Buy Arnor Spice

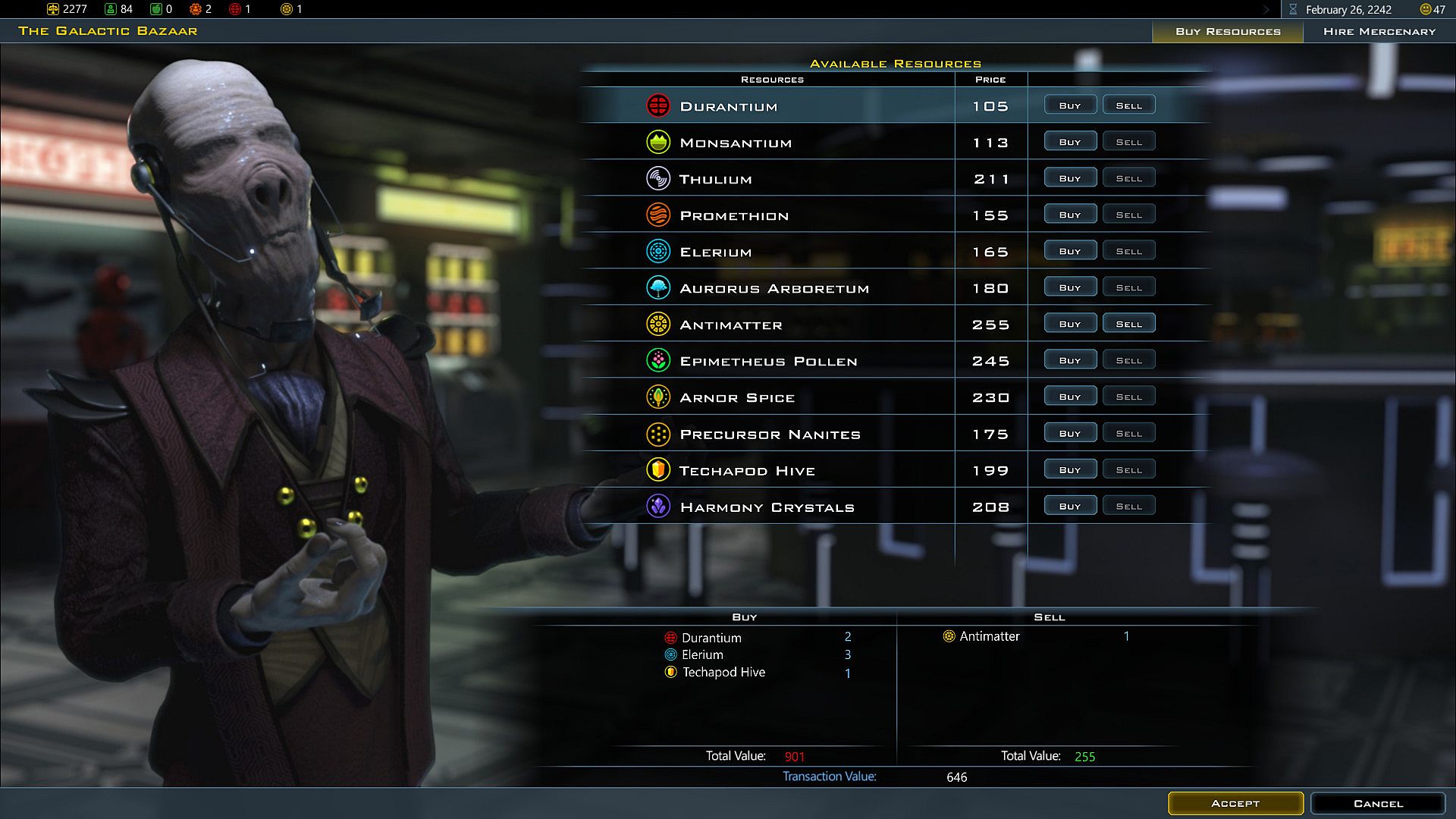coord(1070,397)
